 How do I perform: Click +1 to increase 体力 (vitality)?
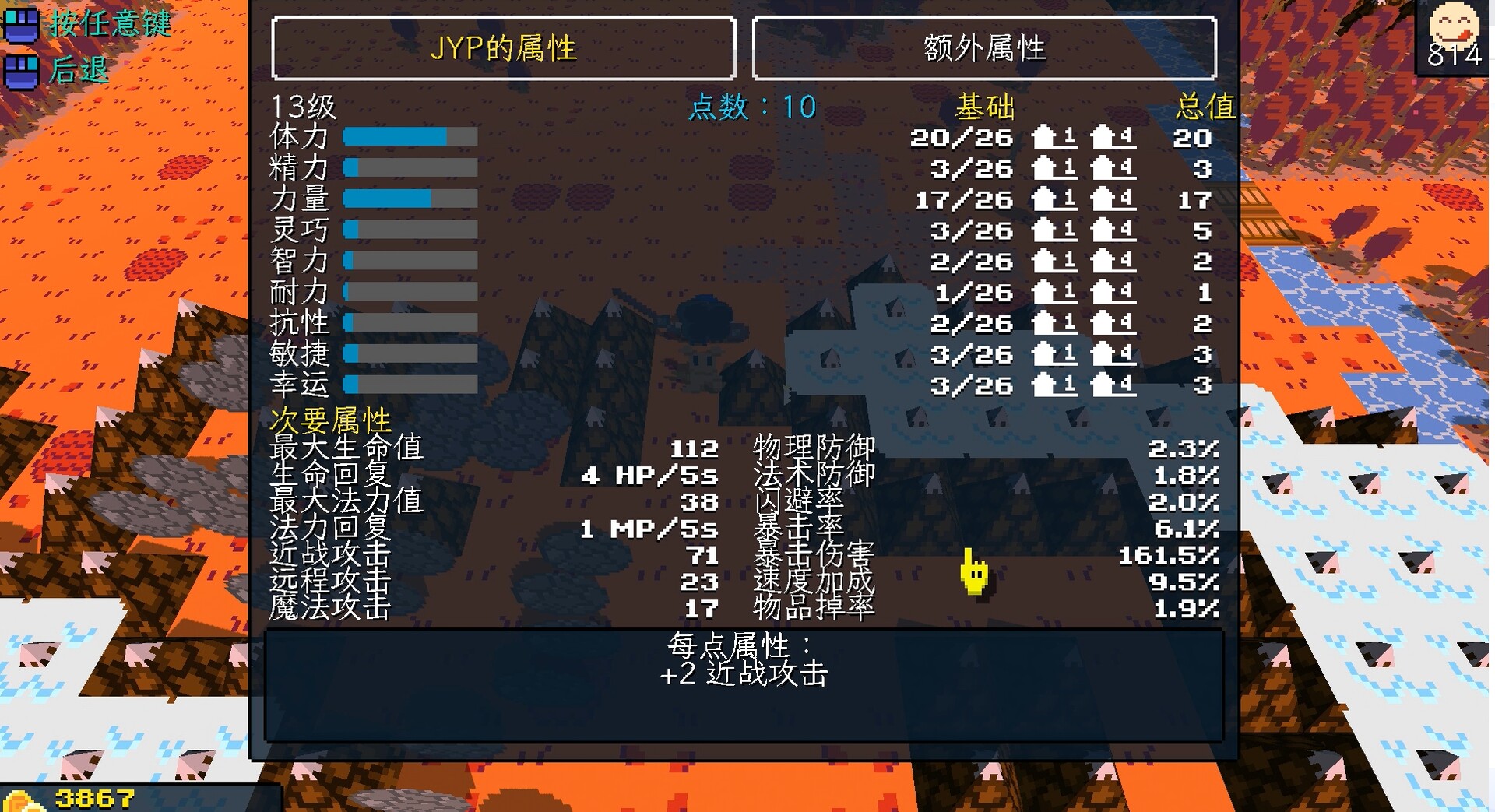[x=1055, y=139]
